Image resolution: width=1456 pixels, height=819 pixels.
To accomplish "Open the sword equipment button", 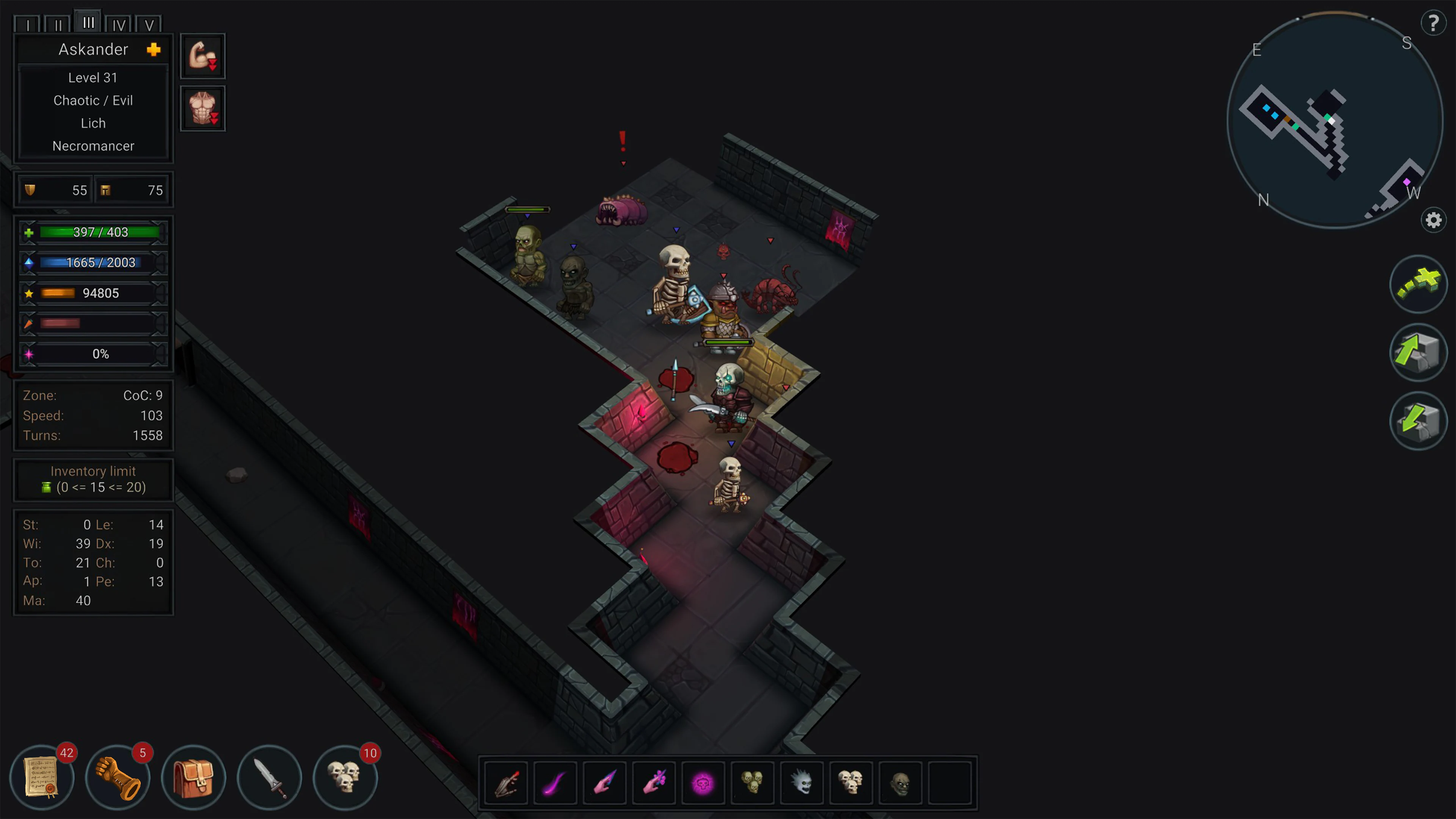I will [x=269, y=777].
